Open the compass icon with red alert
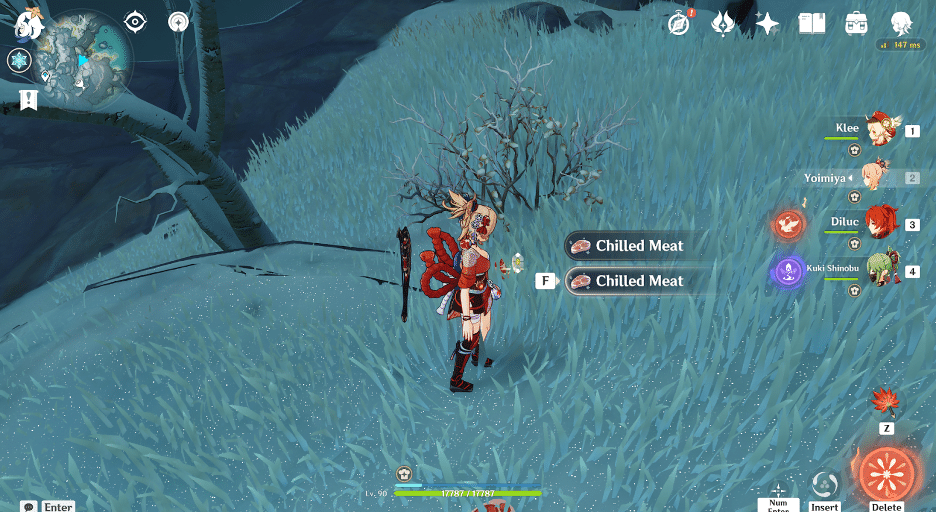 tap(680, 24)
